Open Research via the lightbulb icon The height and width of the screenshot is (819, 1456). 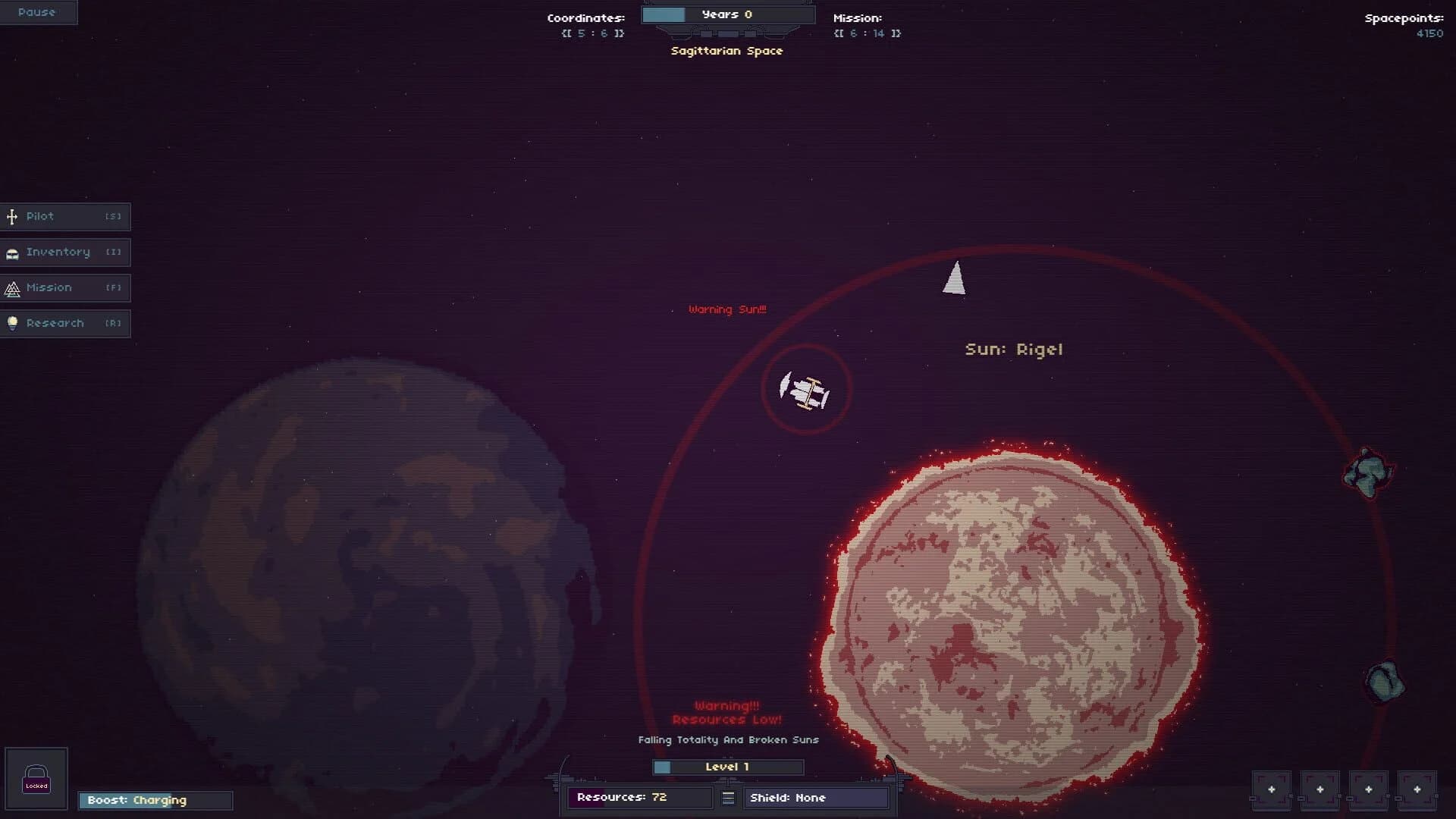point(11,323)
